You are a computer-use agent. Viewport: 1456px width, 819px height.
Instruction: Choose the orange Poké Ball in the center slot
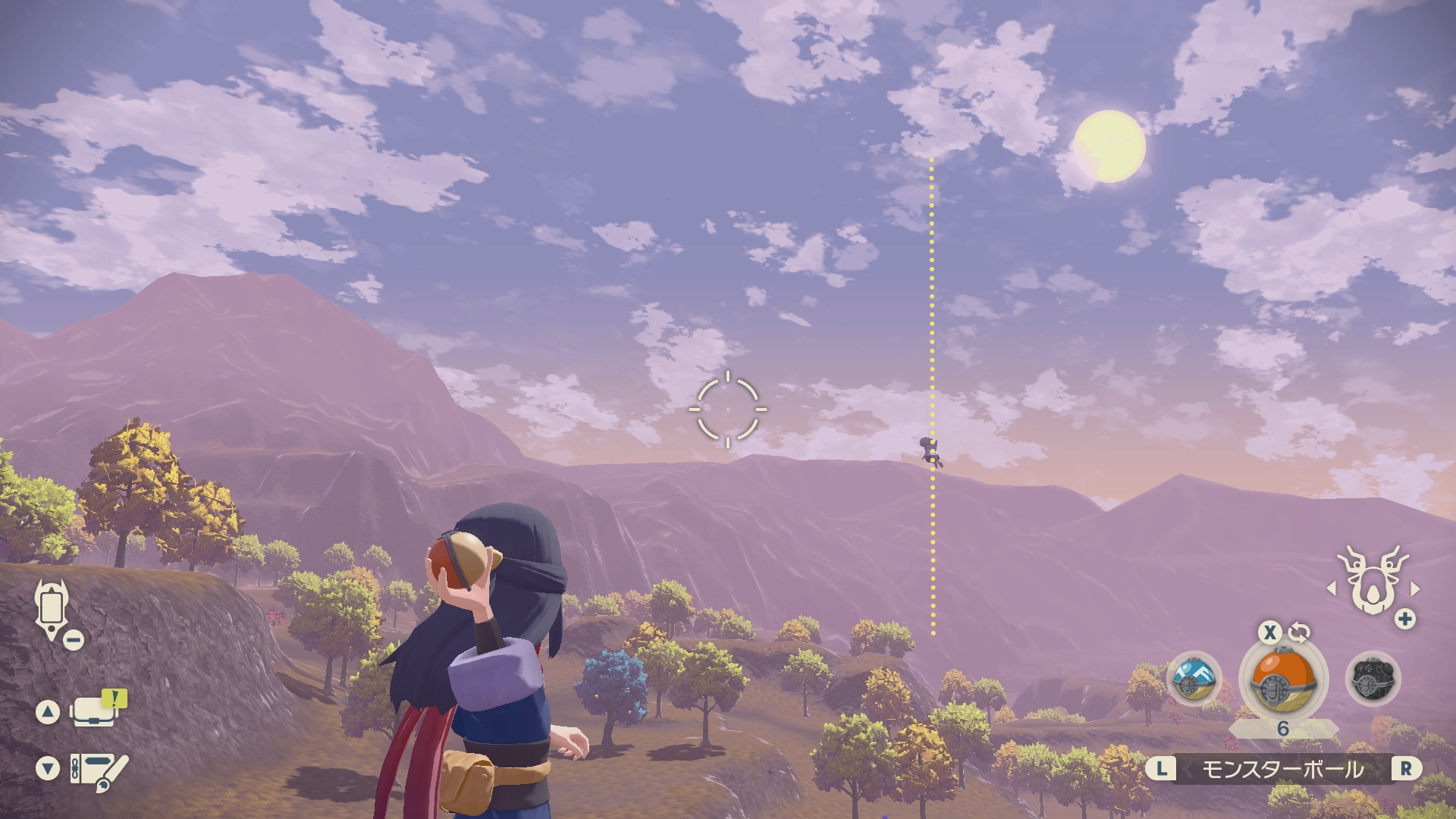[1282, 679]
